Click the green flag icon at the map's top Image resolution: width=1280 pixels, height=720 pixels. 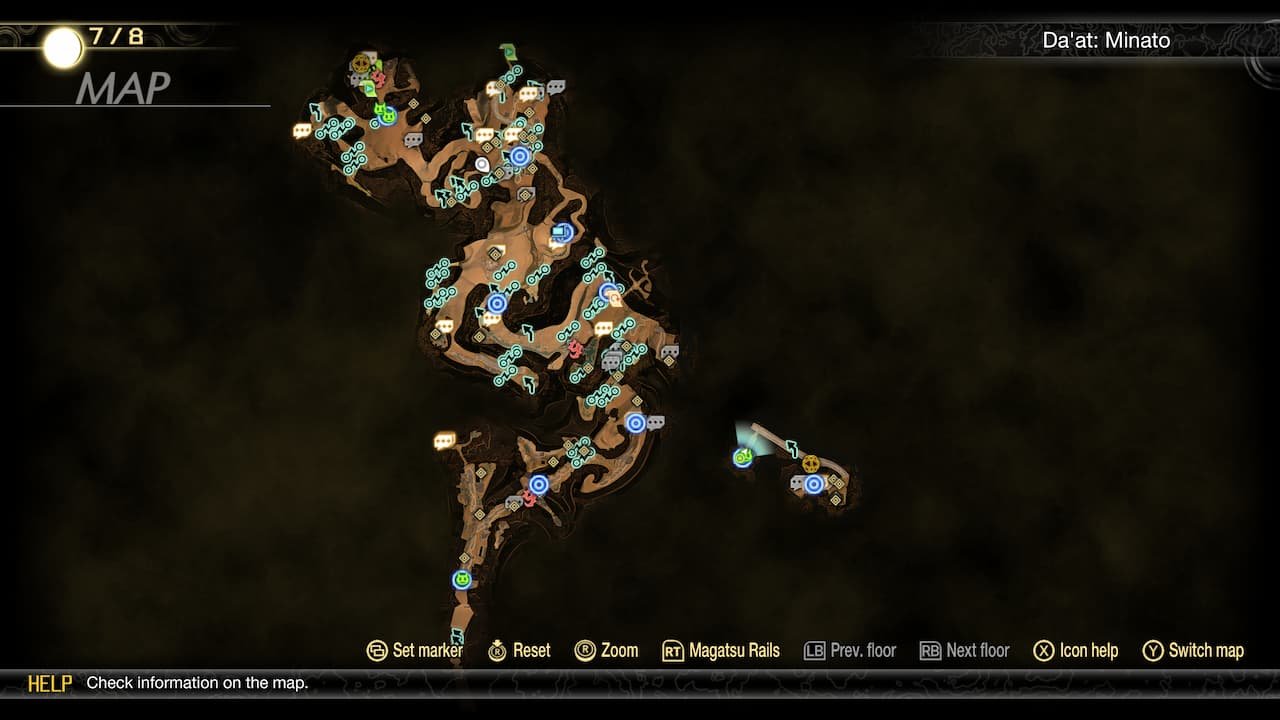[x=507, y=49]
